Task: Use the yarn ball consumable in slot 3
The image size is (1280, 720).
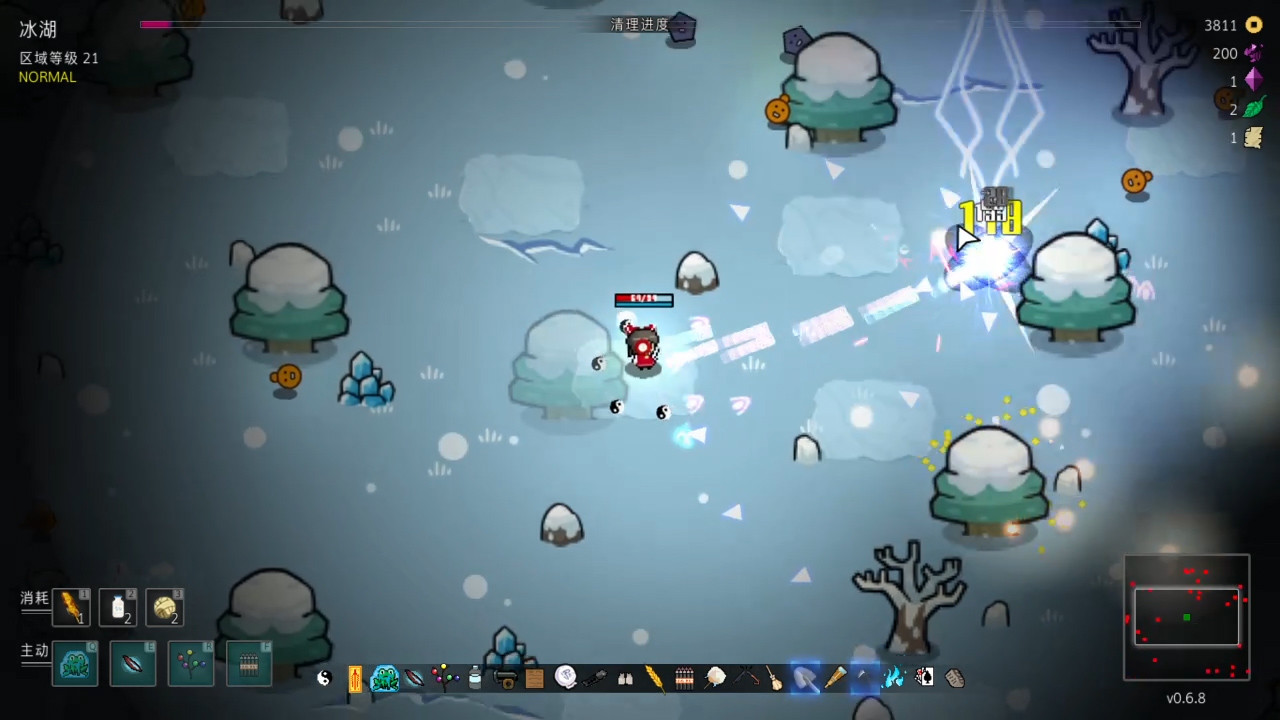Action: (x=166, y=607)
